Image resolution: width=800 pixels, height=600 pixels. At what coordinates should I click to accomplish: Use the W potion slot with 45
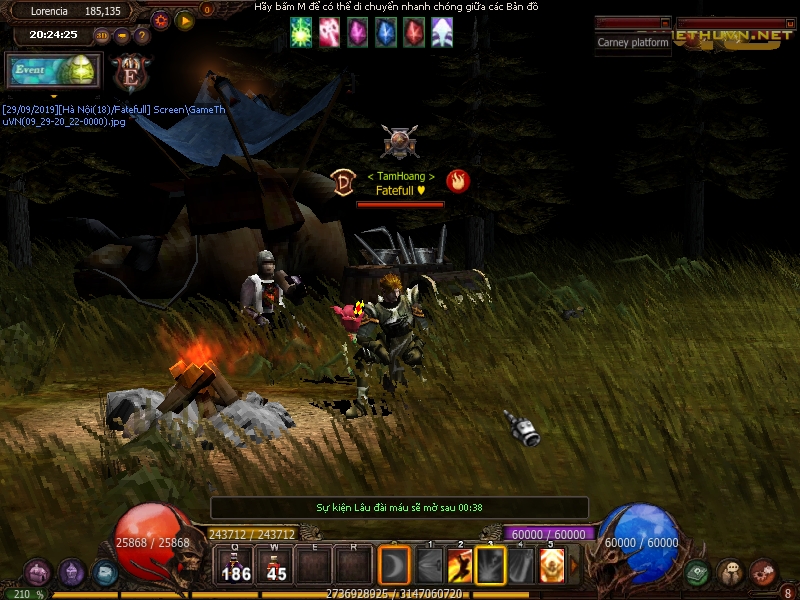point(277,566)
